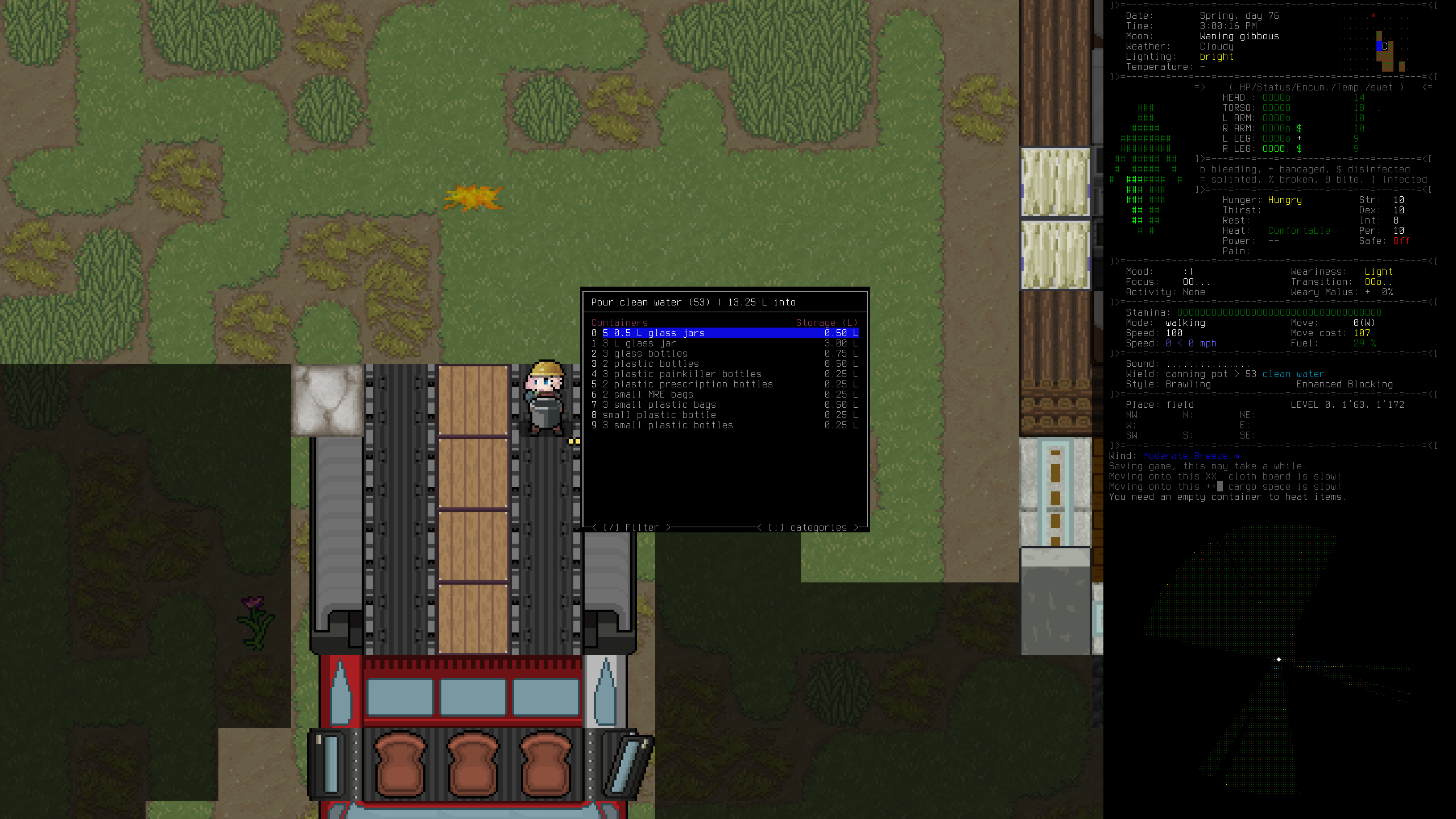Open the categories selector in container menu
The width and height of the screenshot is (1456, 819).
808,528
